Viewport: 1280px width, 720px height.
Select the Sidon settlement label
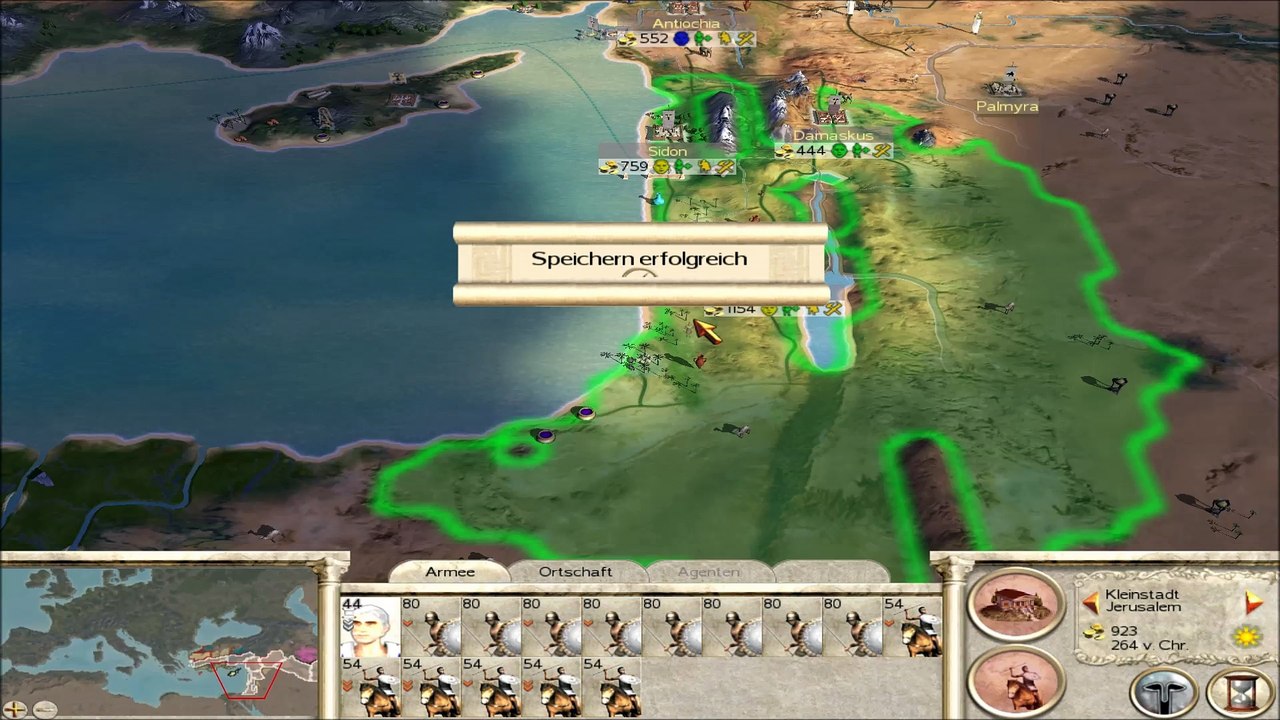(x=667, y=151)
